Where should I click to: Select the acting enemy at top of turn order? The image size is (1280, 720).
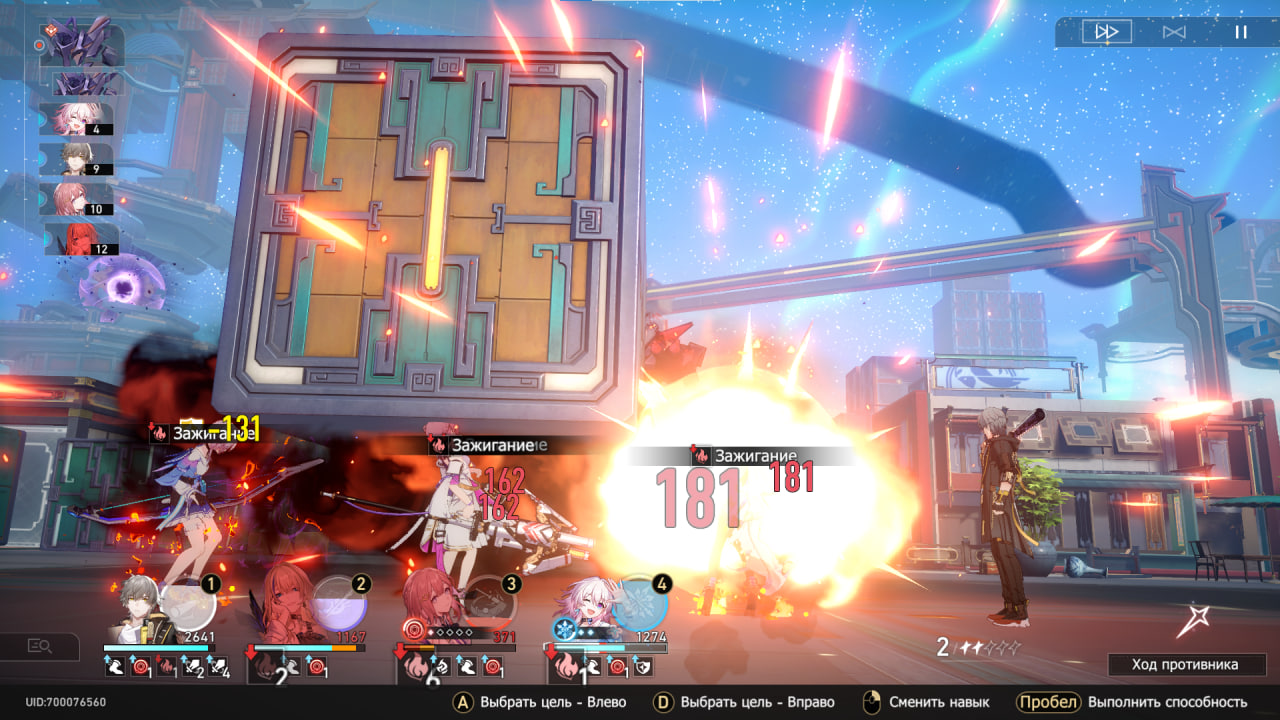[82, 44]
